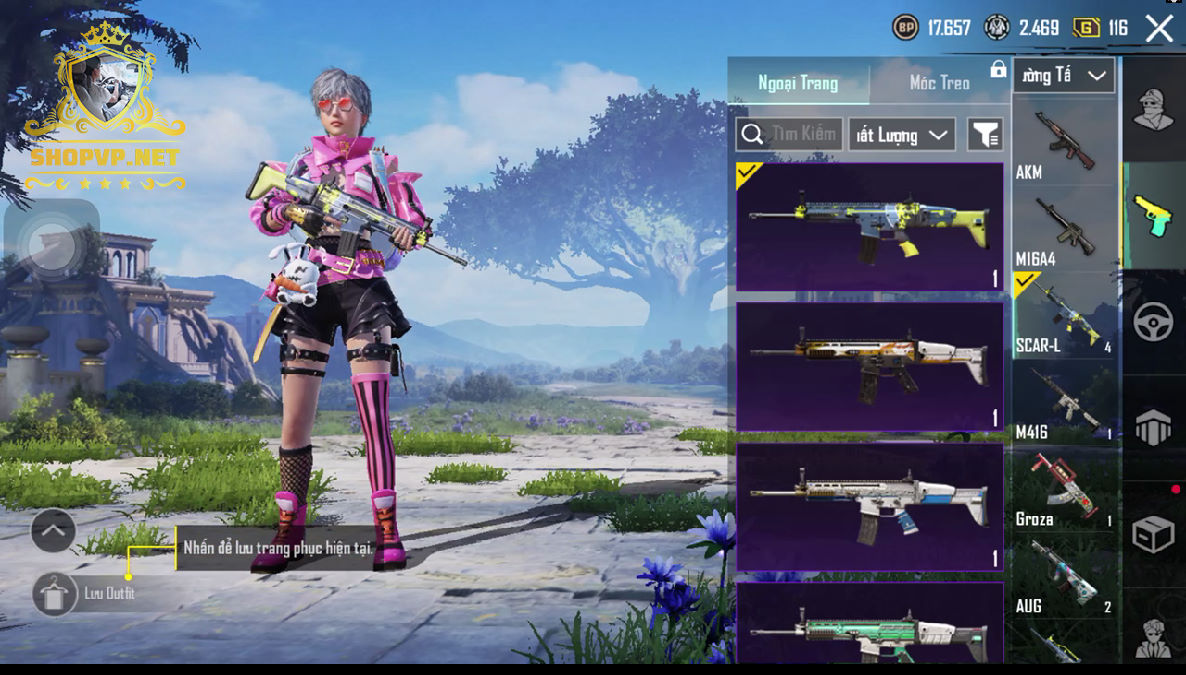Close the inventory with the X button

coord(1159,28)
